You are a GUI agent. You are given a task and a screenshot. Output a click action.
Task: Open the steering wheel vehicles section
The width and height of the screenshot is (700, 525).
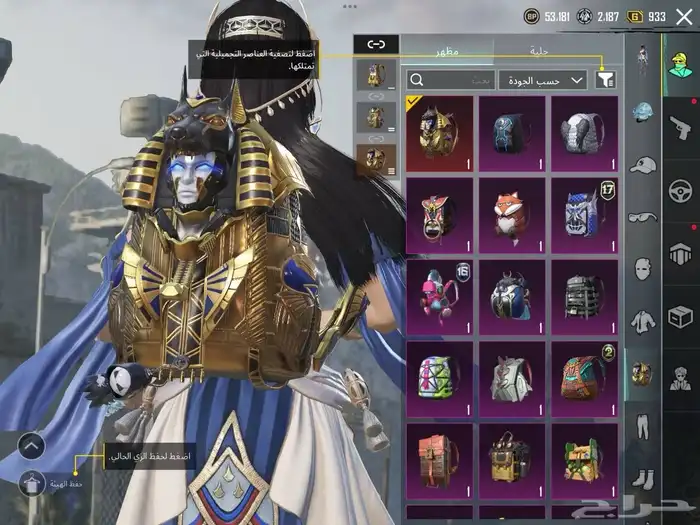coord(680,188)
